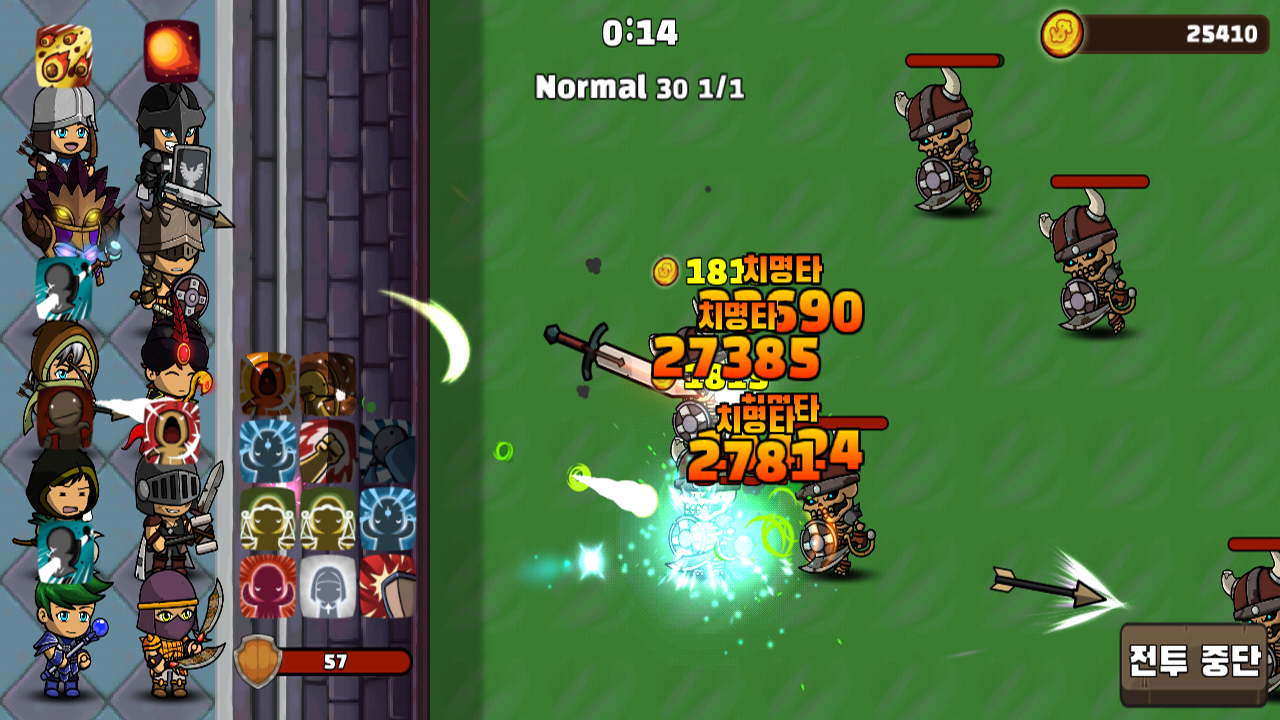Select the crimson demon skill icon
Image resolution: width=1280 pixels, height=720 pixels.
click(x=266, y=586)
